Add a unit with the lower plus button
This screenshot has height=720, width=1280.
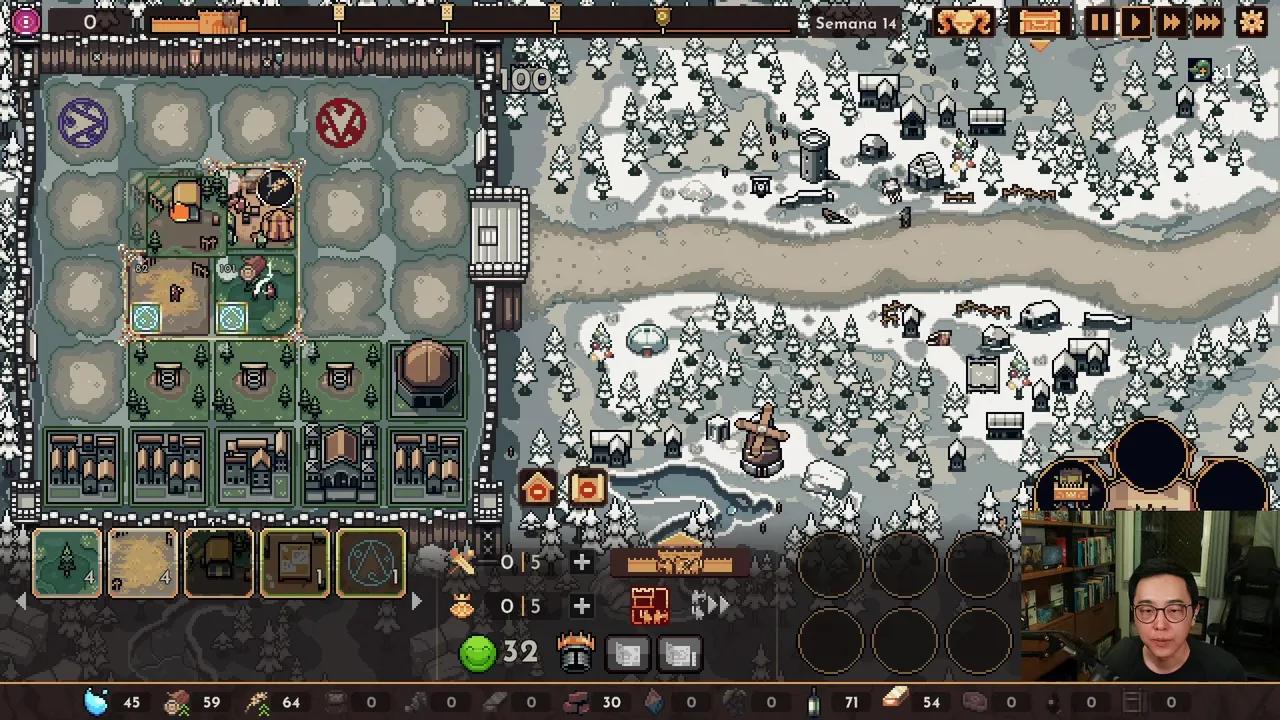[581, 606]
